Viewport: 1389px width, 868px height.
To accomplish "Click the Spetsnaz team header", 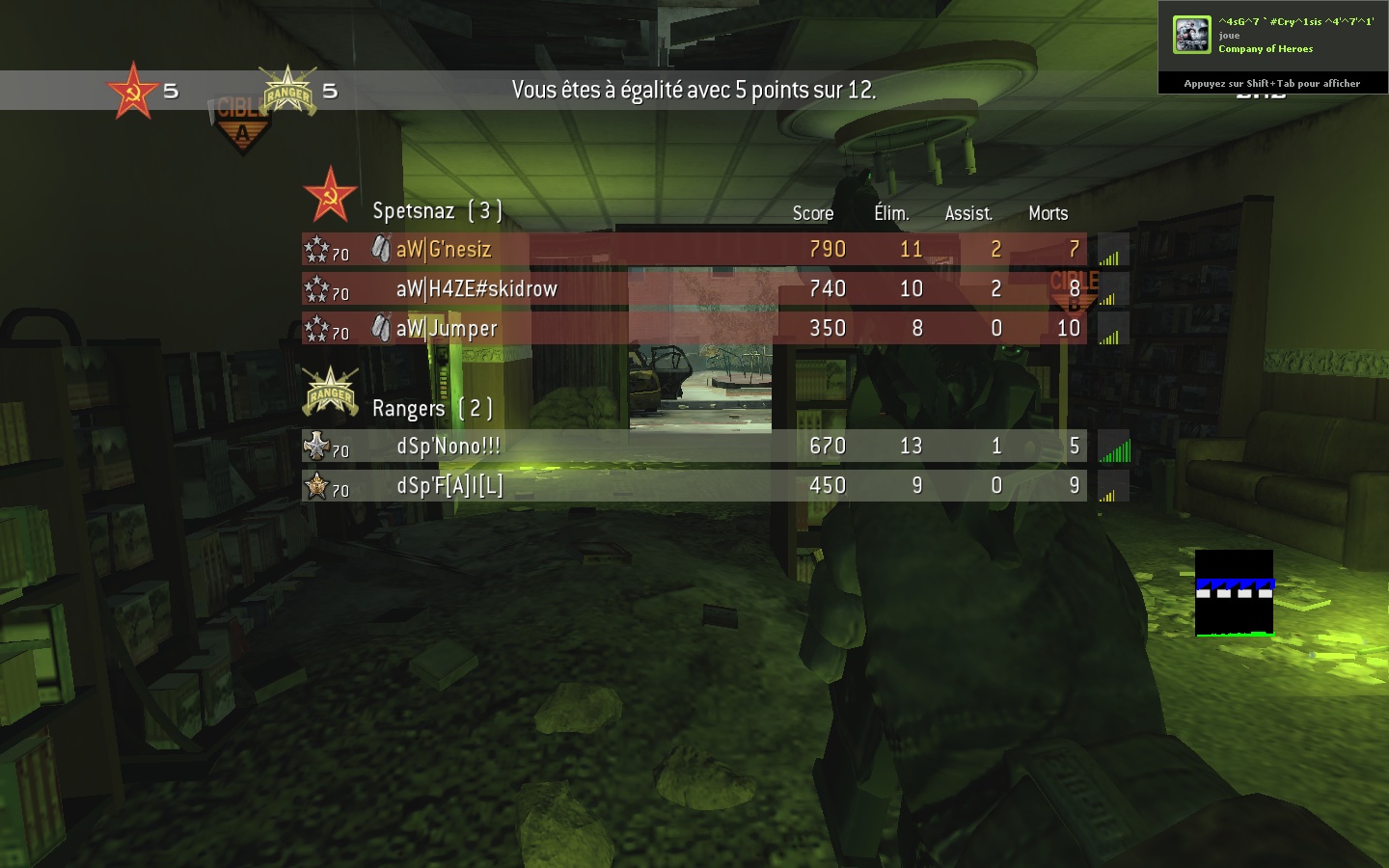I will 436,210.
